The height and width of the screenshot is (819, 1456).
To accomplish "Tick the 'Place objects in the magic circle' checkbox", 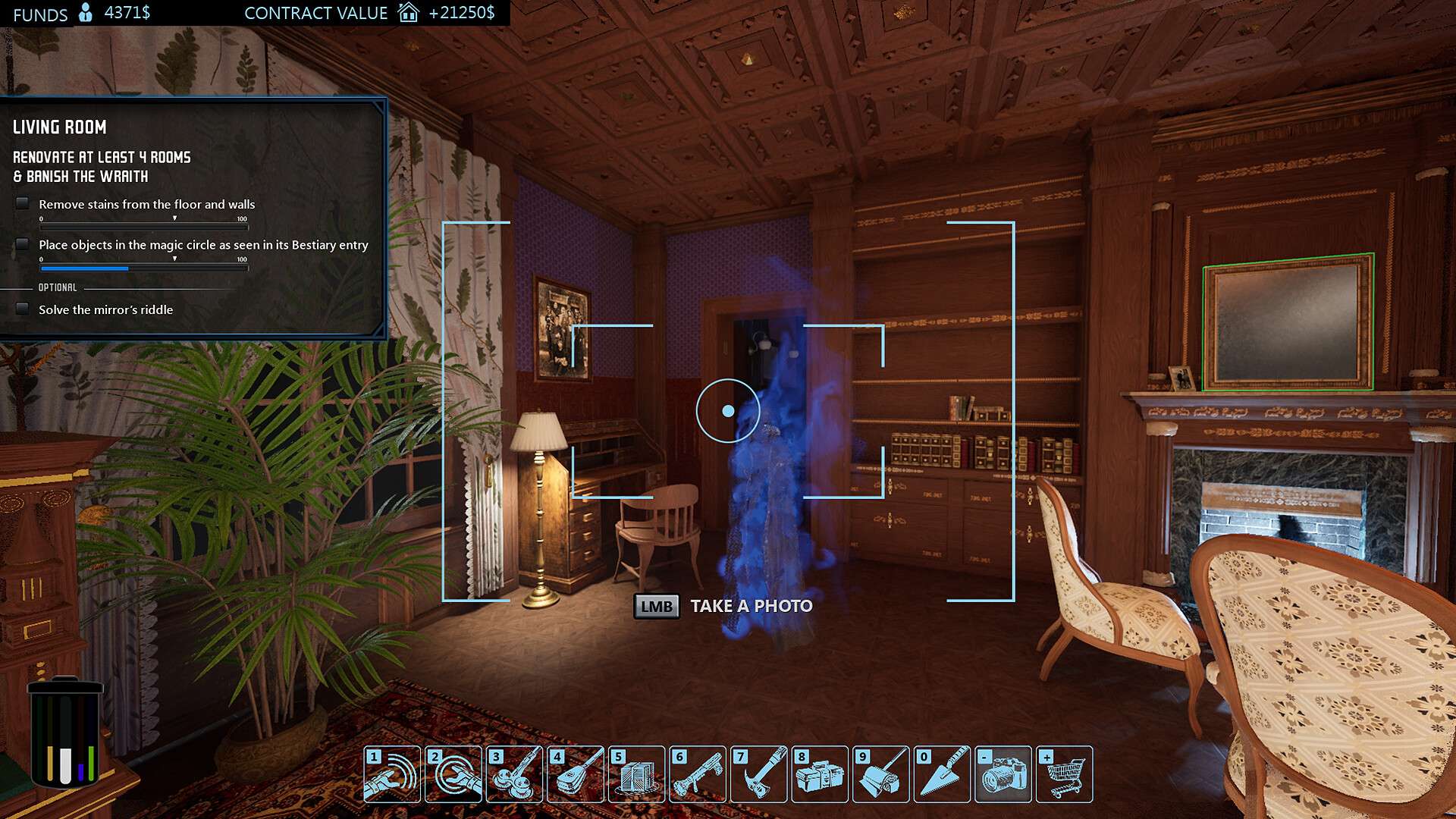I will coord(23,244).
